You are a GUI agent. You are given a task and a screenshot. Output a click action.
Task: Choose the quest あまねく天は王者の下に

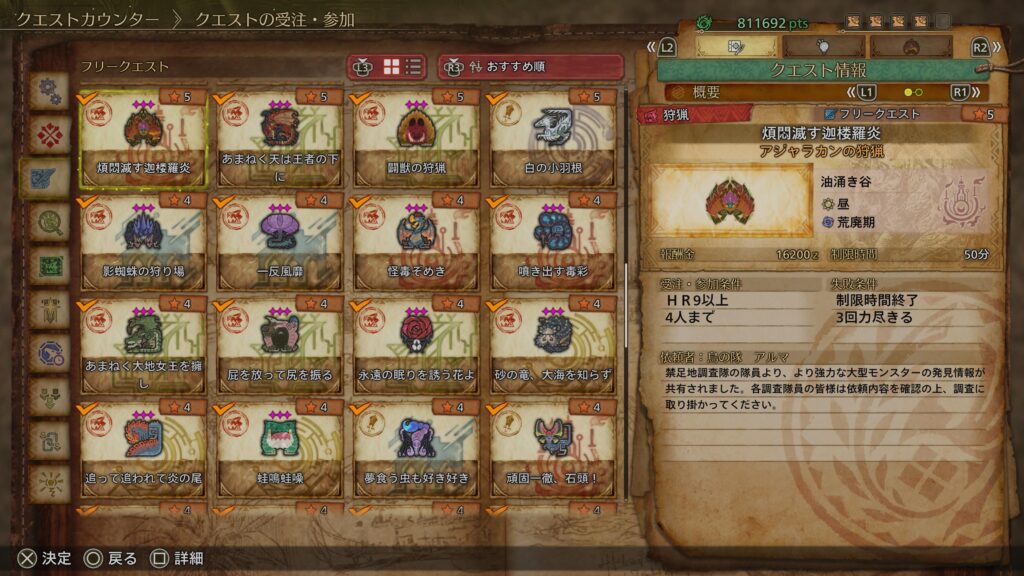279,140
